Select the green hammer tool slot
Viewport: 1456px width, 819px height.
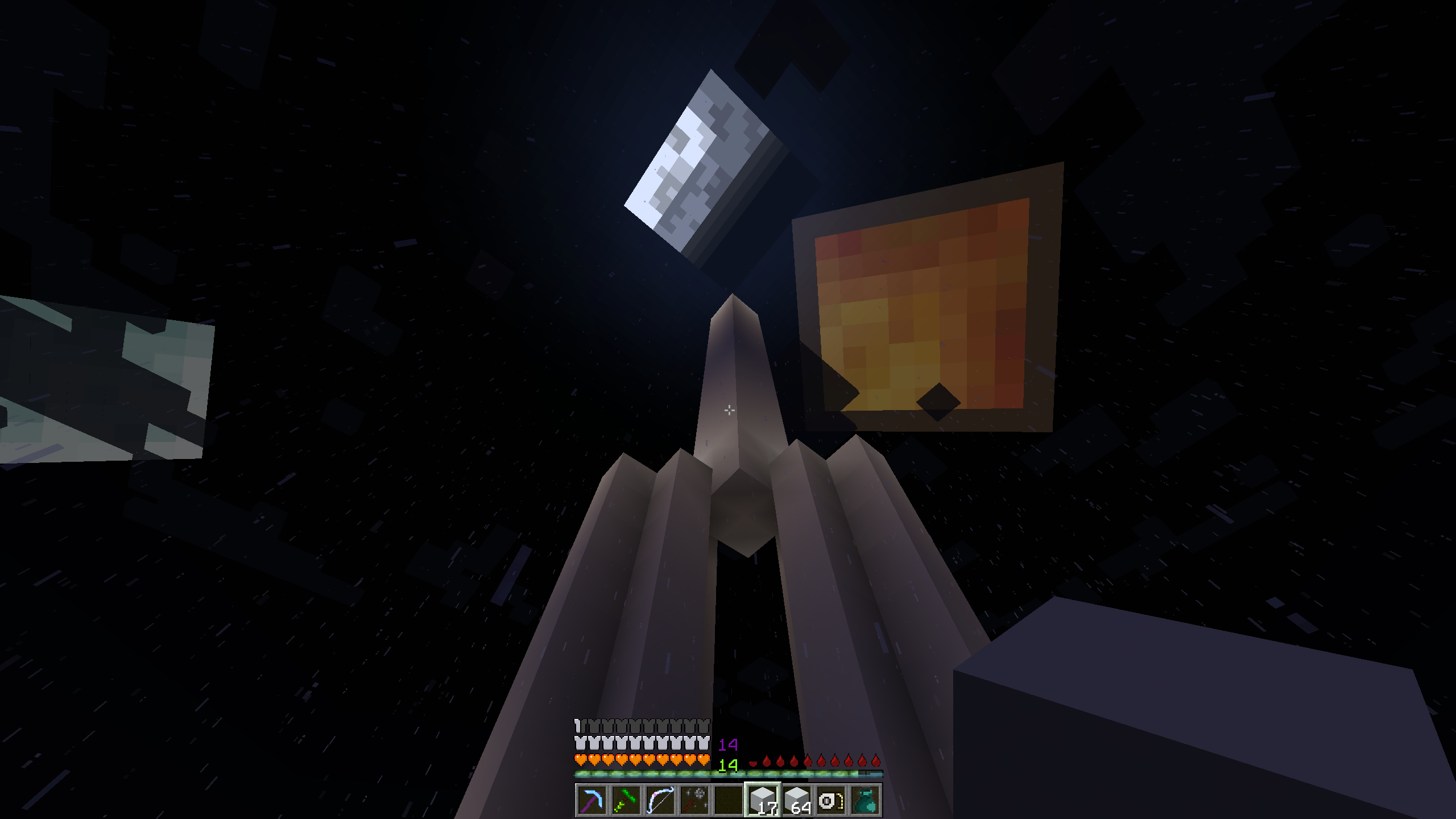point(626,801)
